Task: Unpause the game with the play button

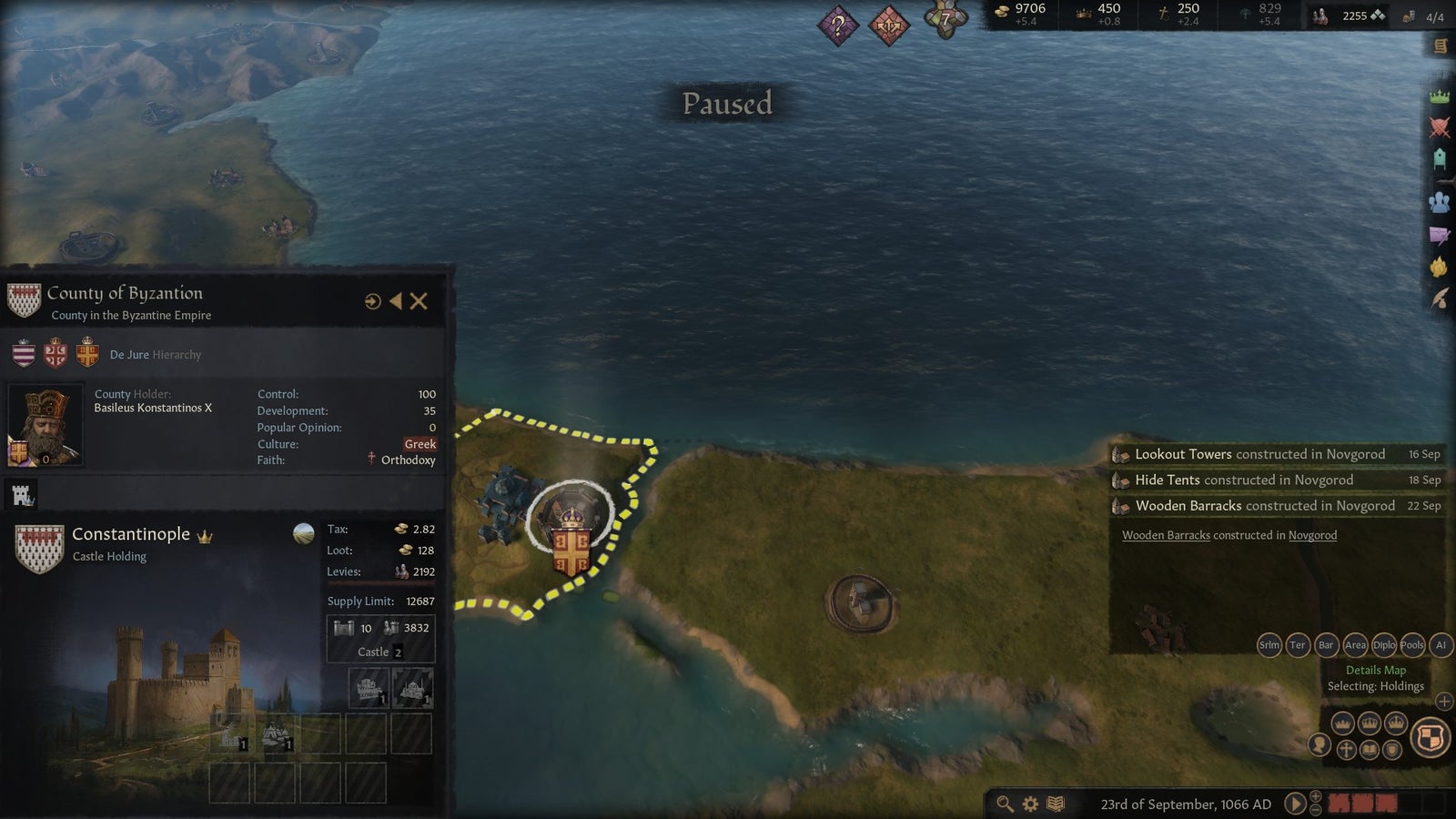Action: coord(1295,804)
